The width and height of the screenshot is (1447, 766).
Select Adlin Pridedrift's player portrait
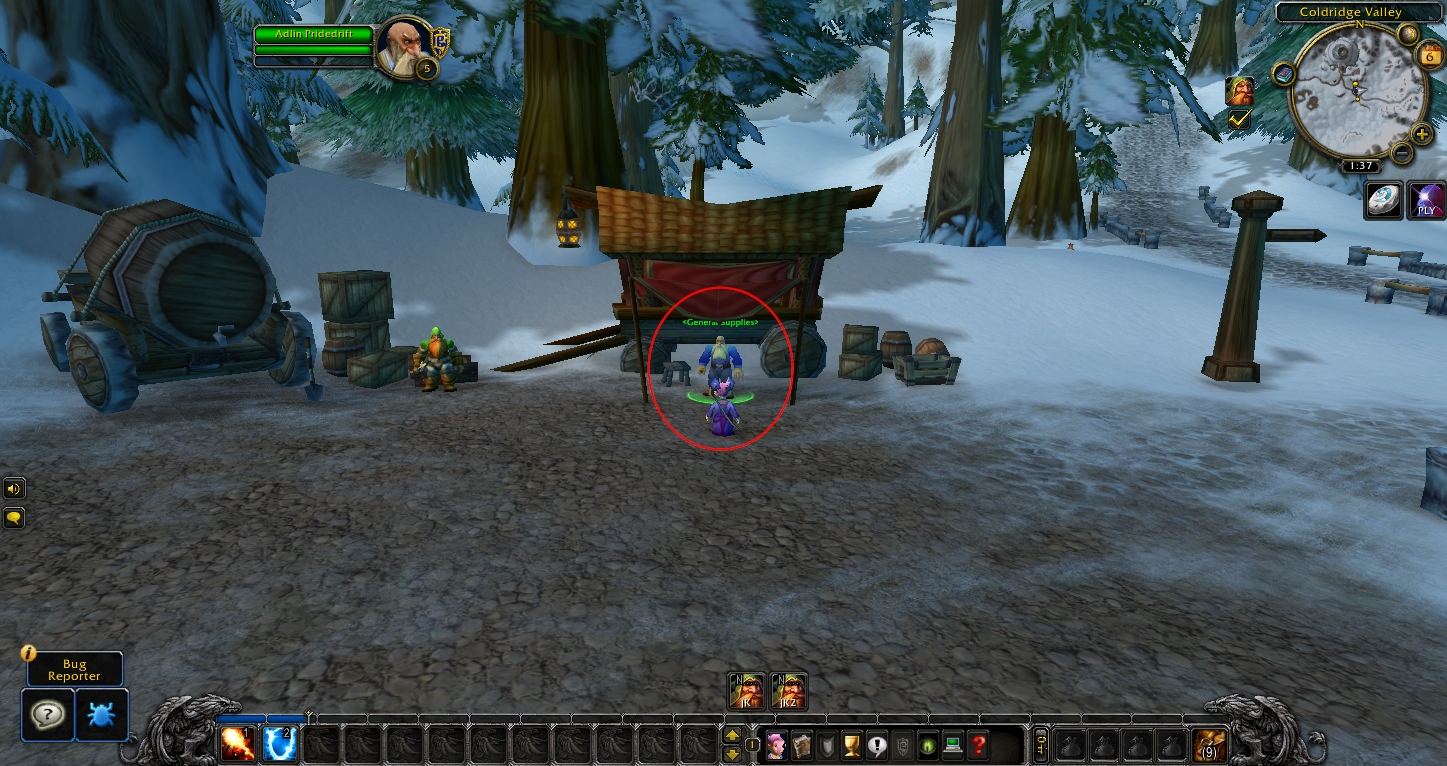(406, 46)
